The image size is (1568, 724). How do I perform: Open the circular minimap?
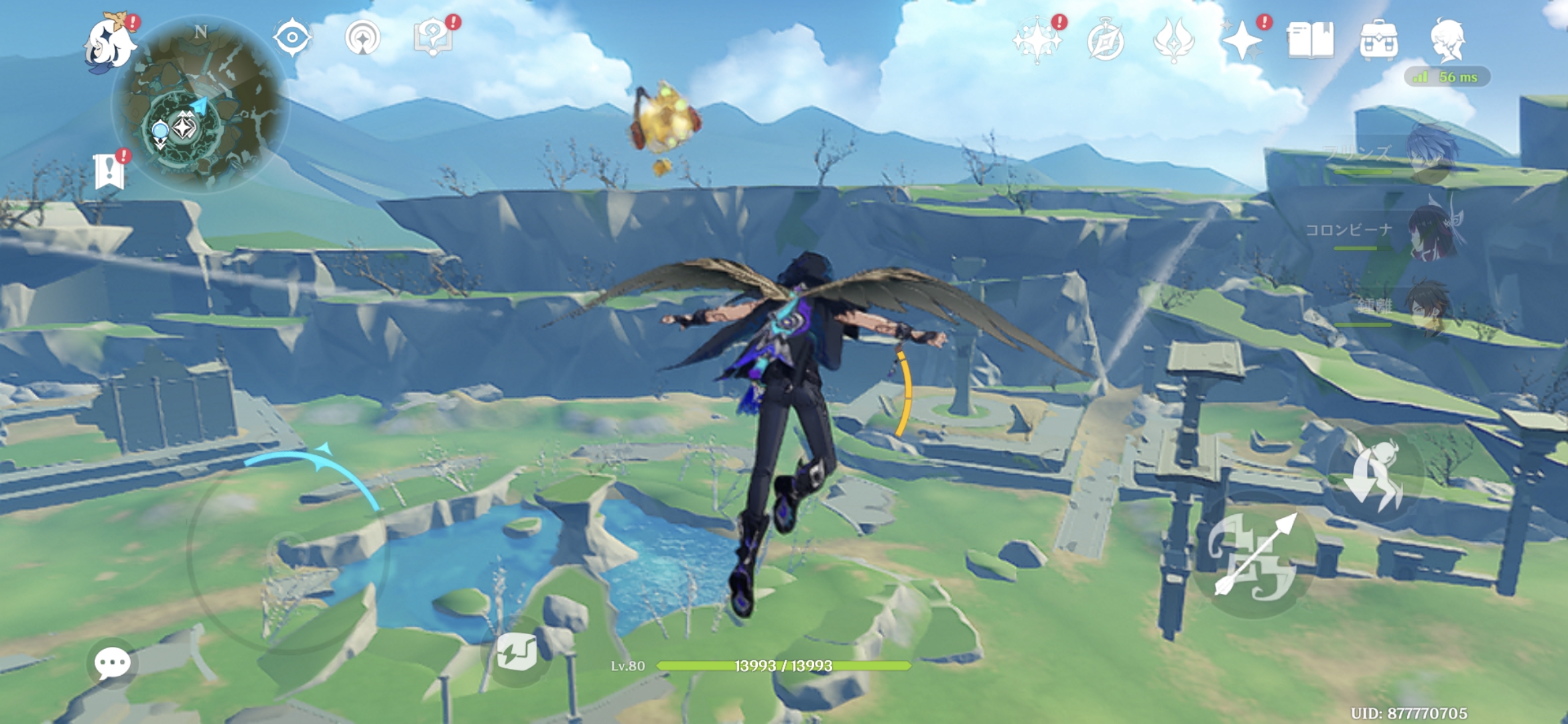[x=200, y=104]
